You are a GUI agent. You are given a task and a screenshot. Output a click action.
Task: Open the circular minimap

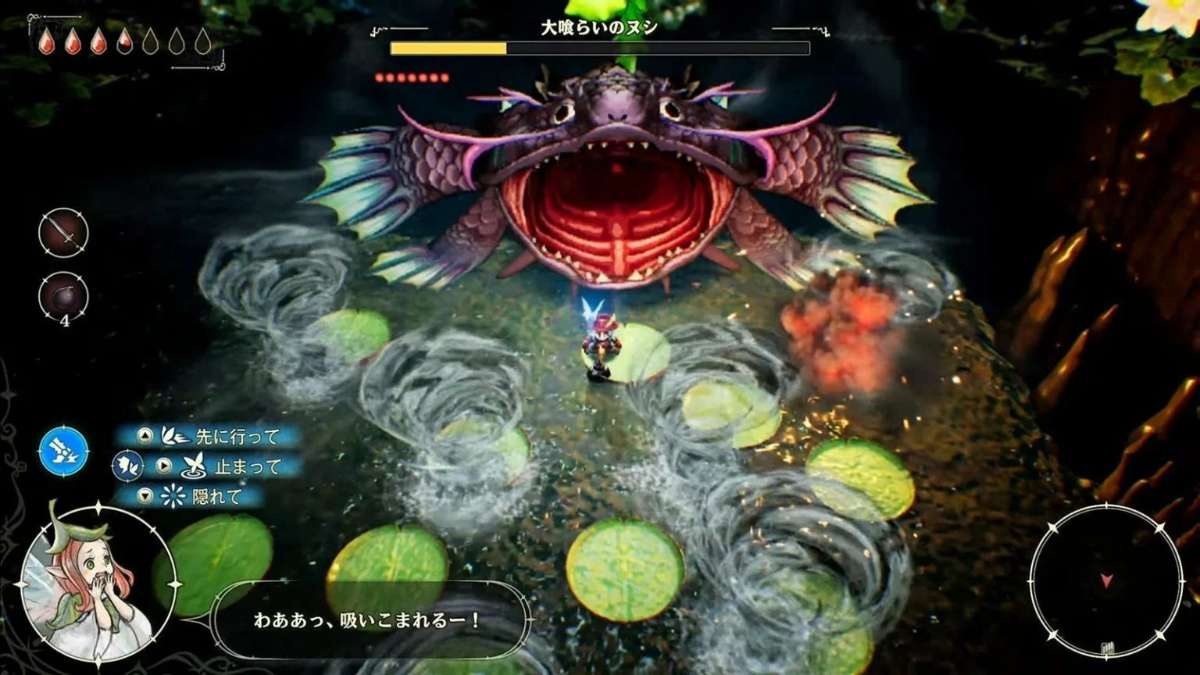pos(1106,581)
